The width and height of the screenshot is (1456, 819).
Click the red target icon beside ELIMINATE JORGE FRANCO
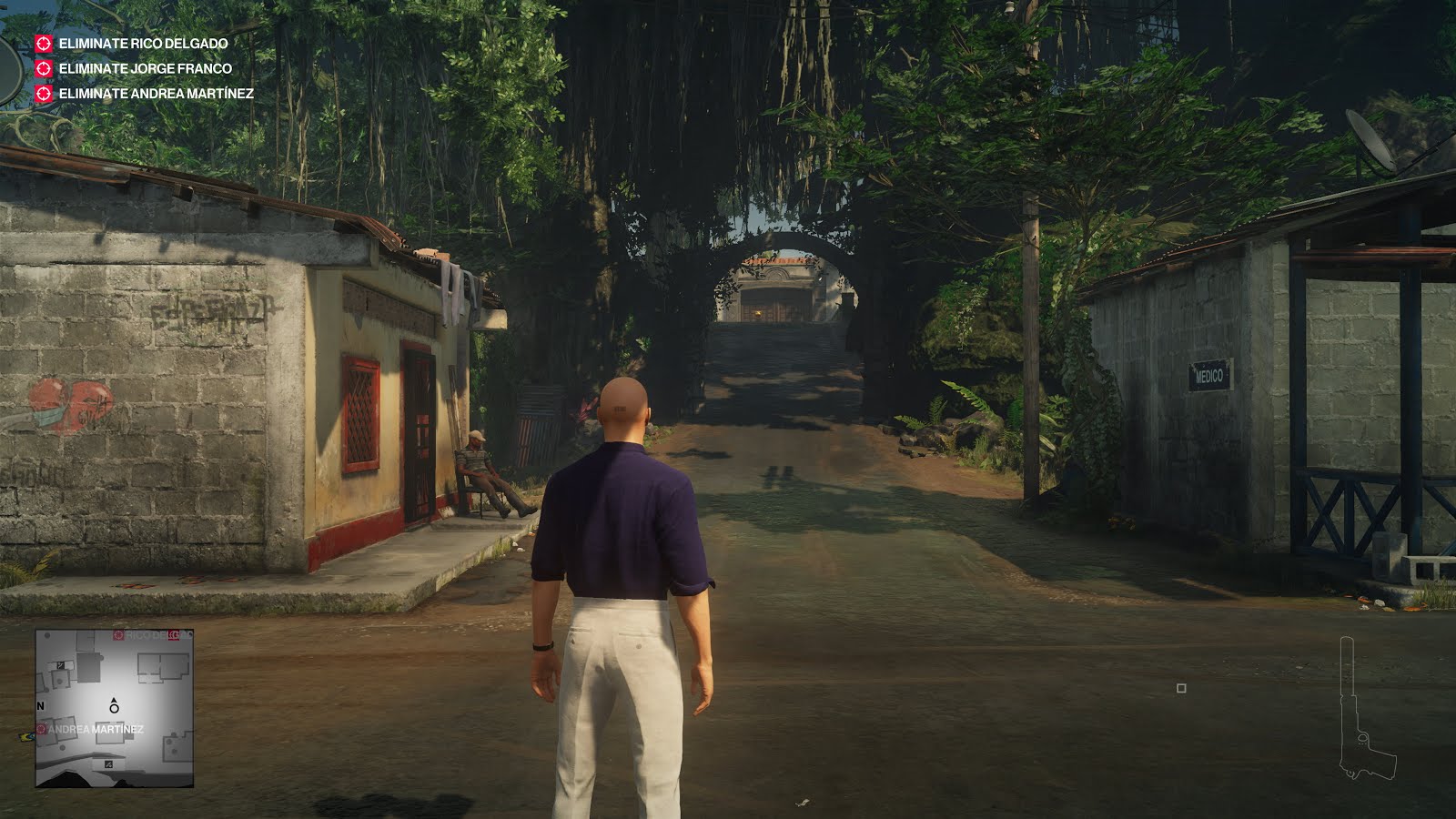click(43, 66)
